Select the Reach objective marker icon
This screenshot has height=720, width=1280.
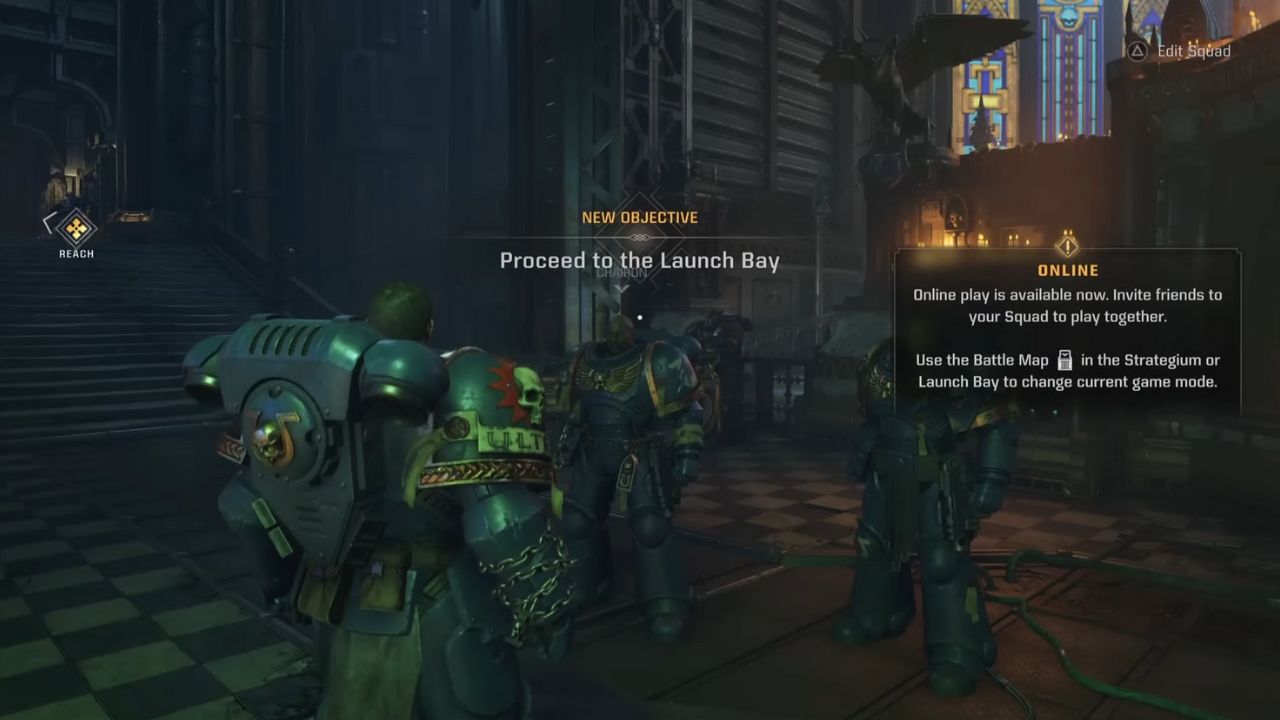pyautogui.click(x=76, y=229)
